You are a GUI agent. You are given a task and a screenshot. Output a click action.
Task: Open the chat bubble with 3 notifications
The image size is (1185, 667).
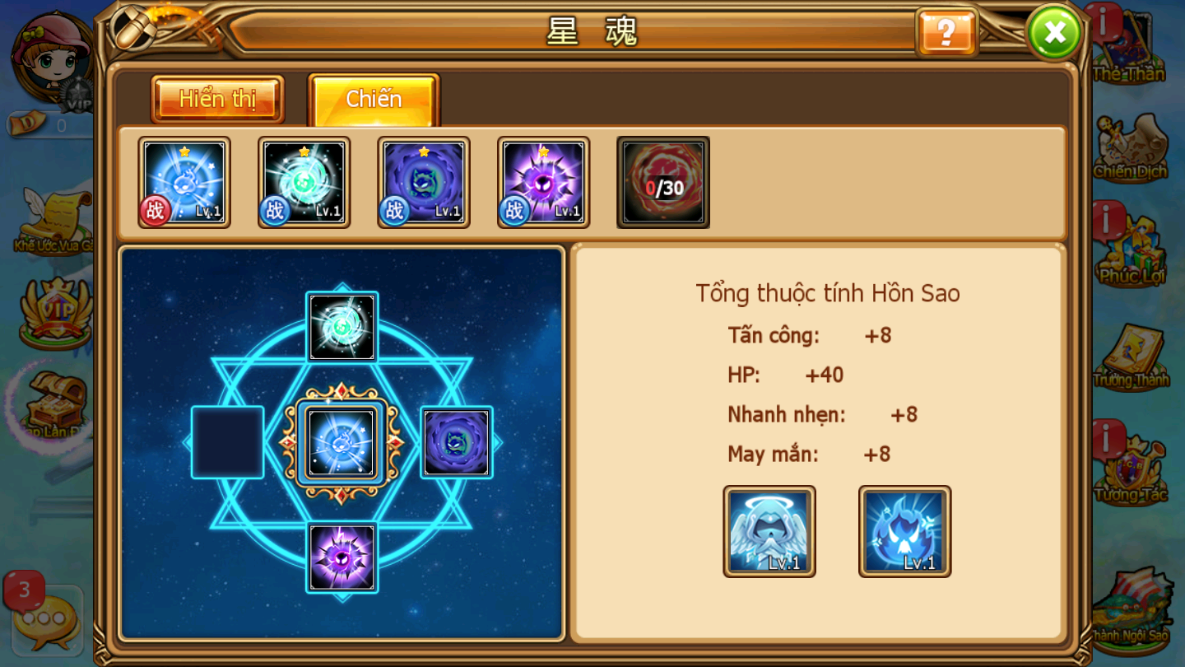(44, 620)
